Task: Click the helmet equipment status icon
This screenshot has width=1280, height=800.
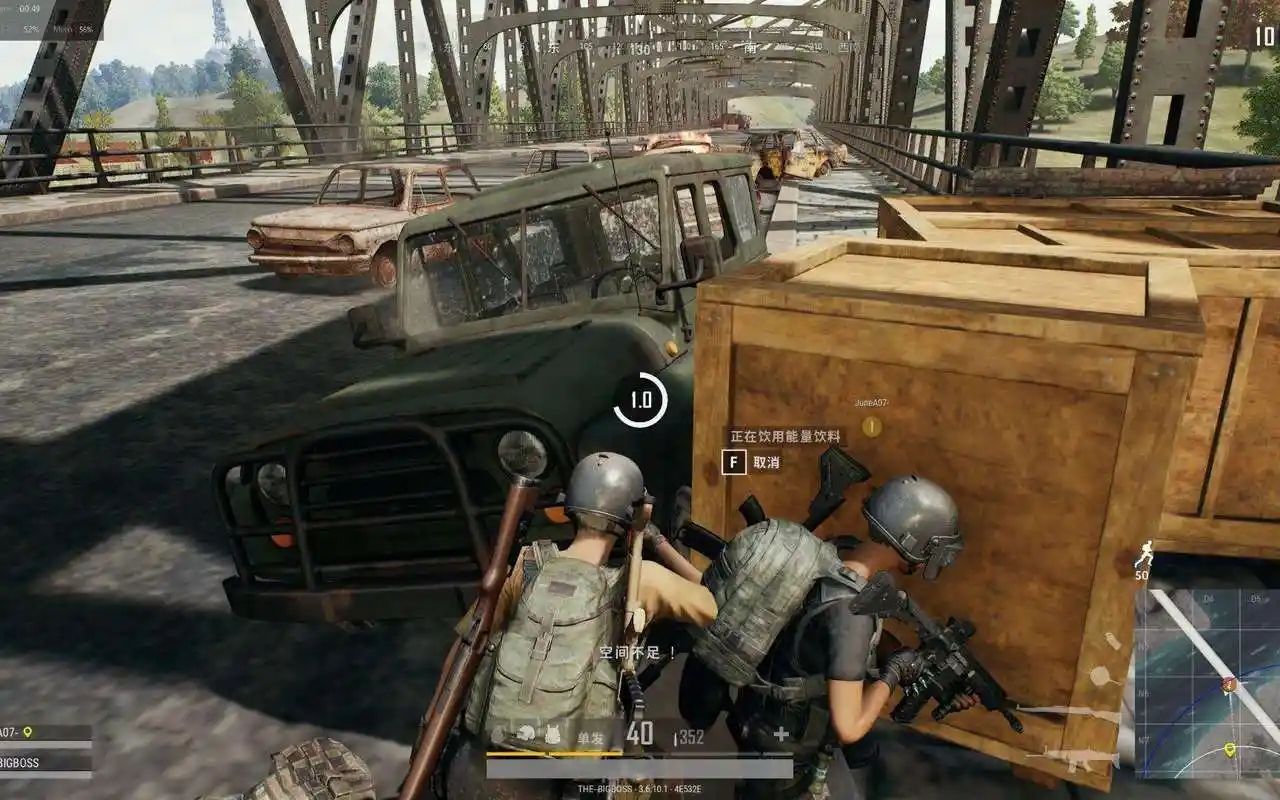Action: click(x=526, y=734)
